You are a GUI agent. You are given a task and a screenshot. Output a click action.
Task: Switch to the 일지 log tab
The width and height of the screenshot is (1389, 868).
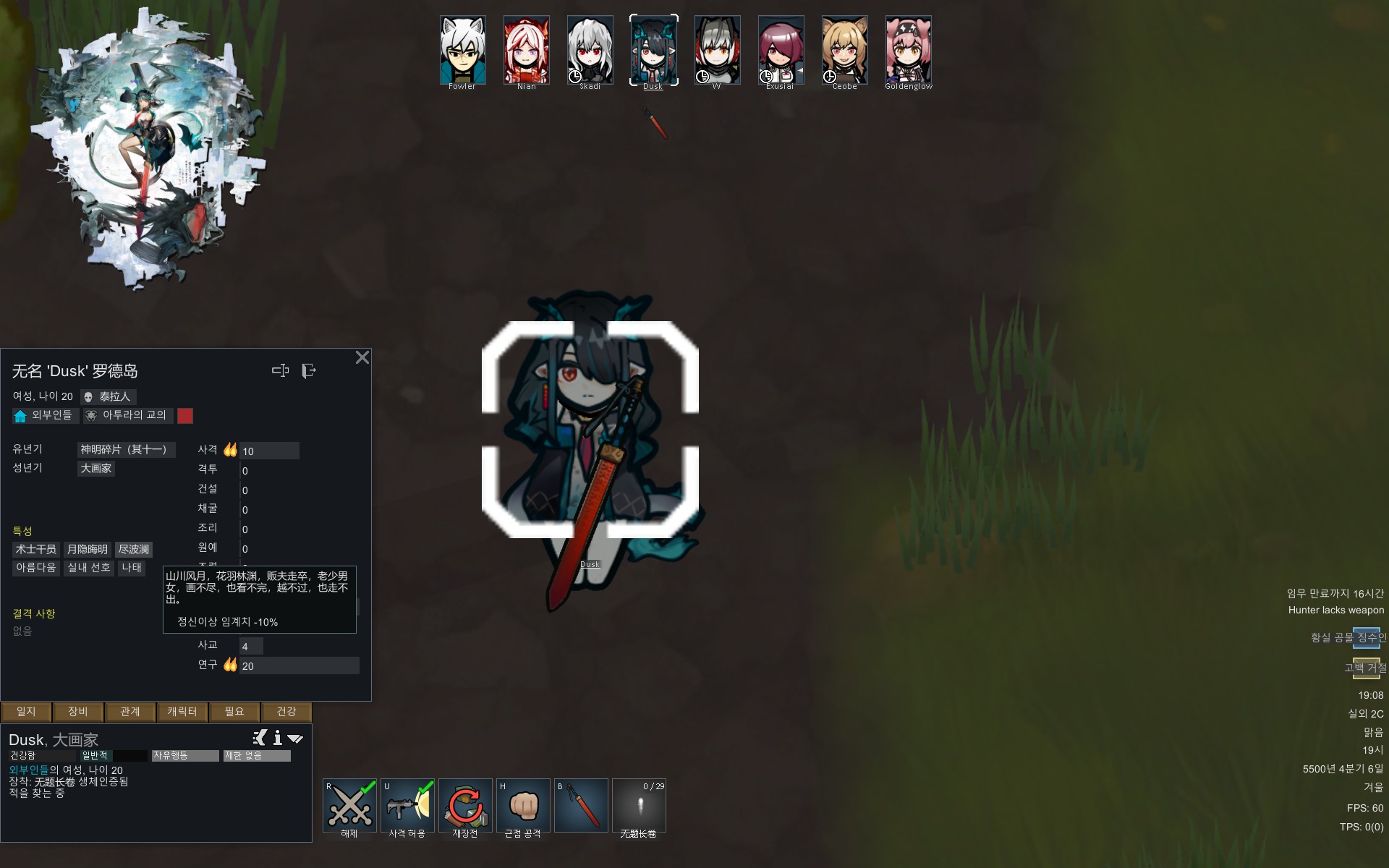pos(26,712)
